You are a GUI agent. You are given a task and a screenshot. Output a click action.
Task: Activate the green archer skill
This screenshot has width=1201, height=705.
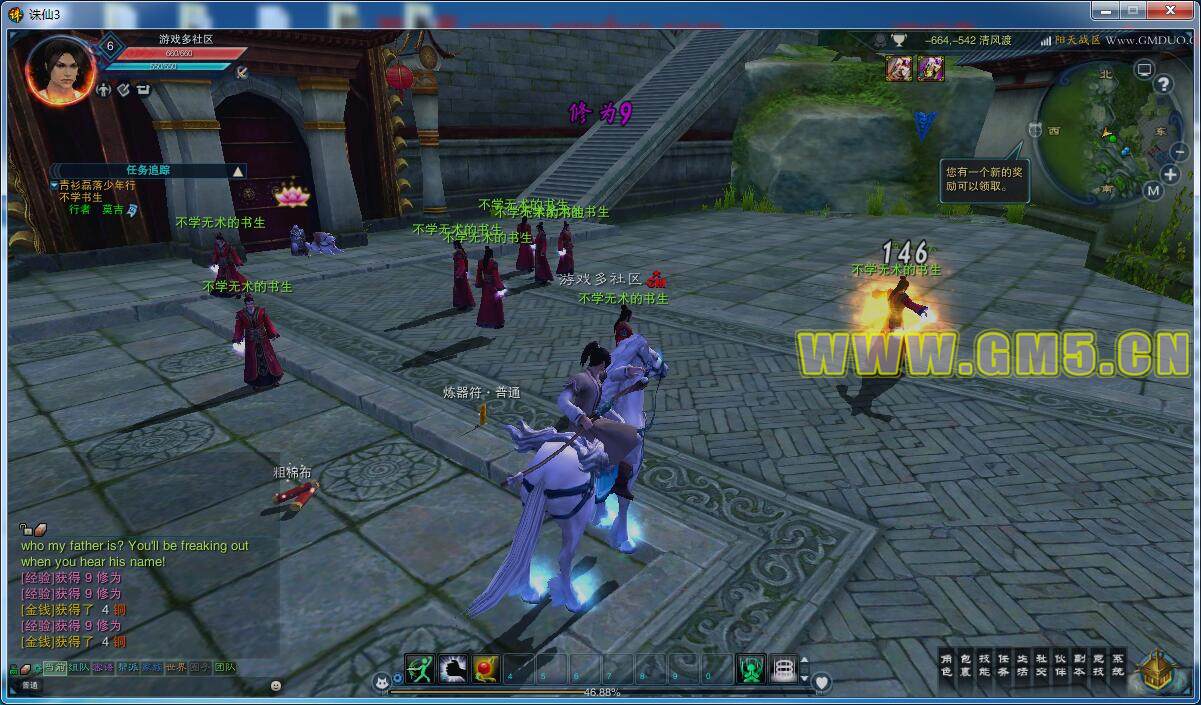420,669
